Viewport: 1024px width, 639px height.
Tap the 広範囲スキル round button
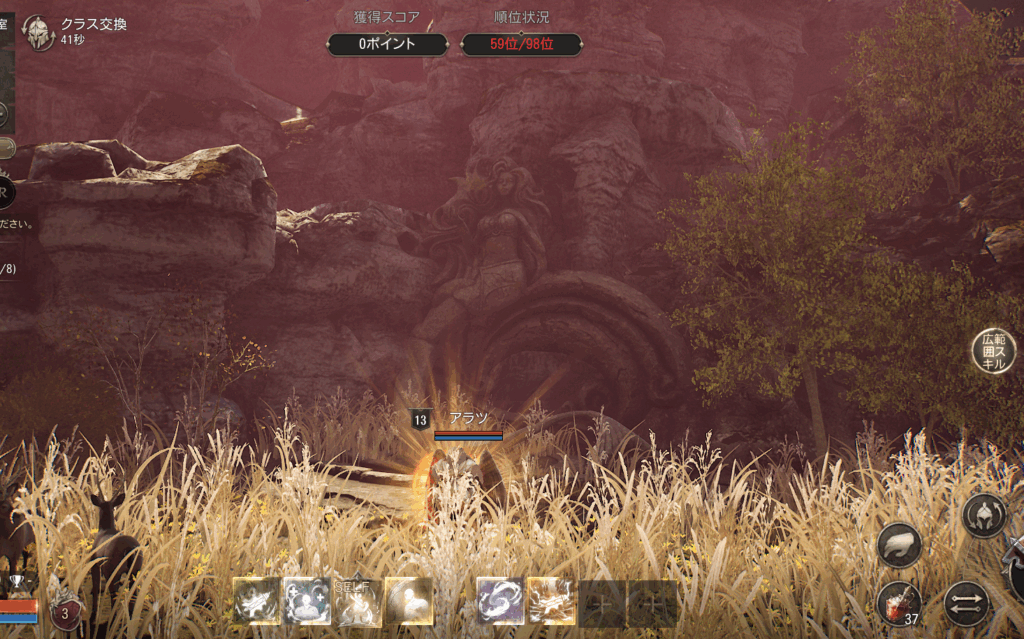994,351
